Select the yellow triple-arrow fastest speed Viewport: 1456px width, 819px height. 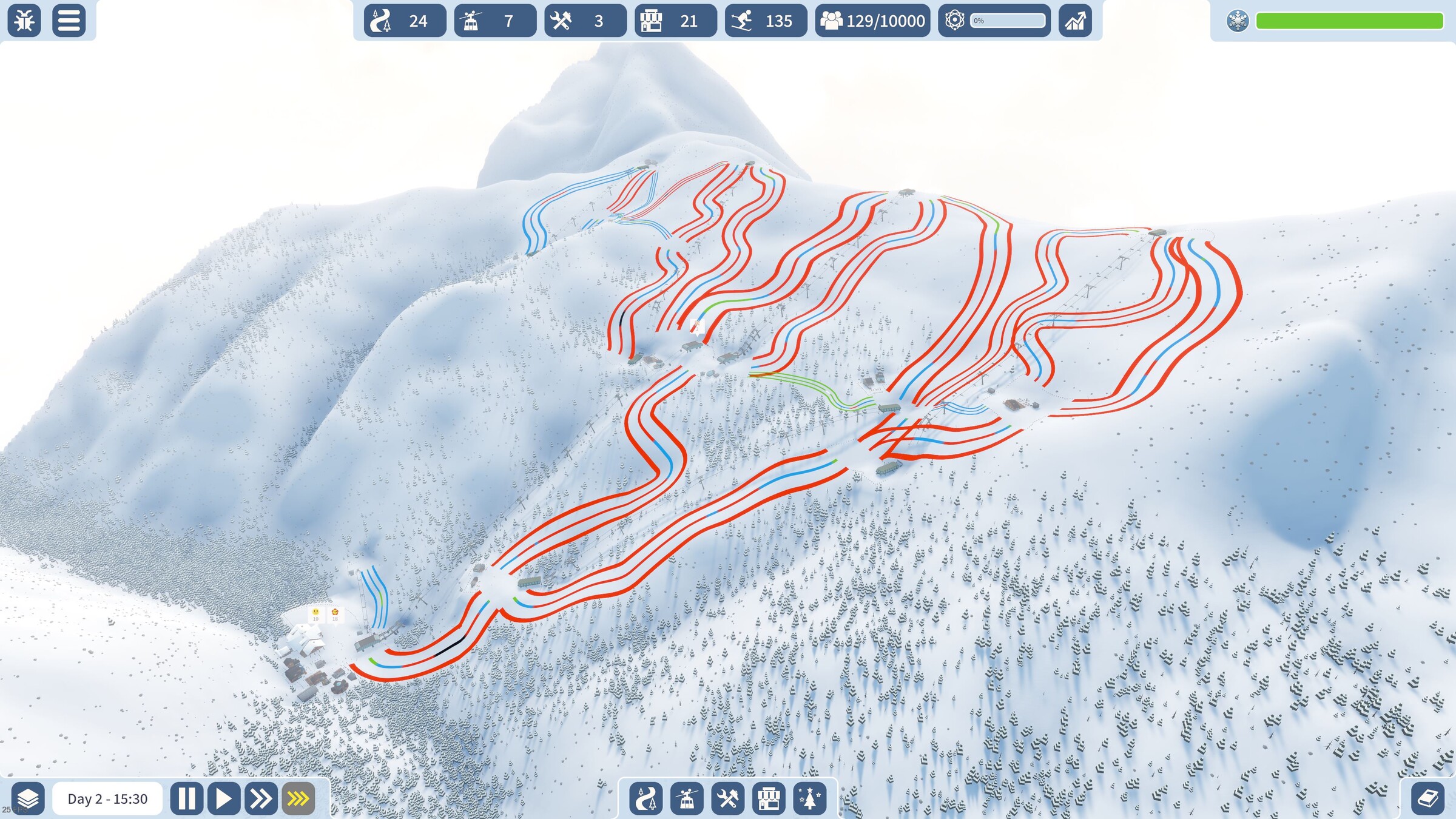click(298, 798)
